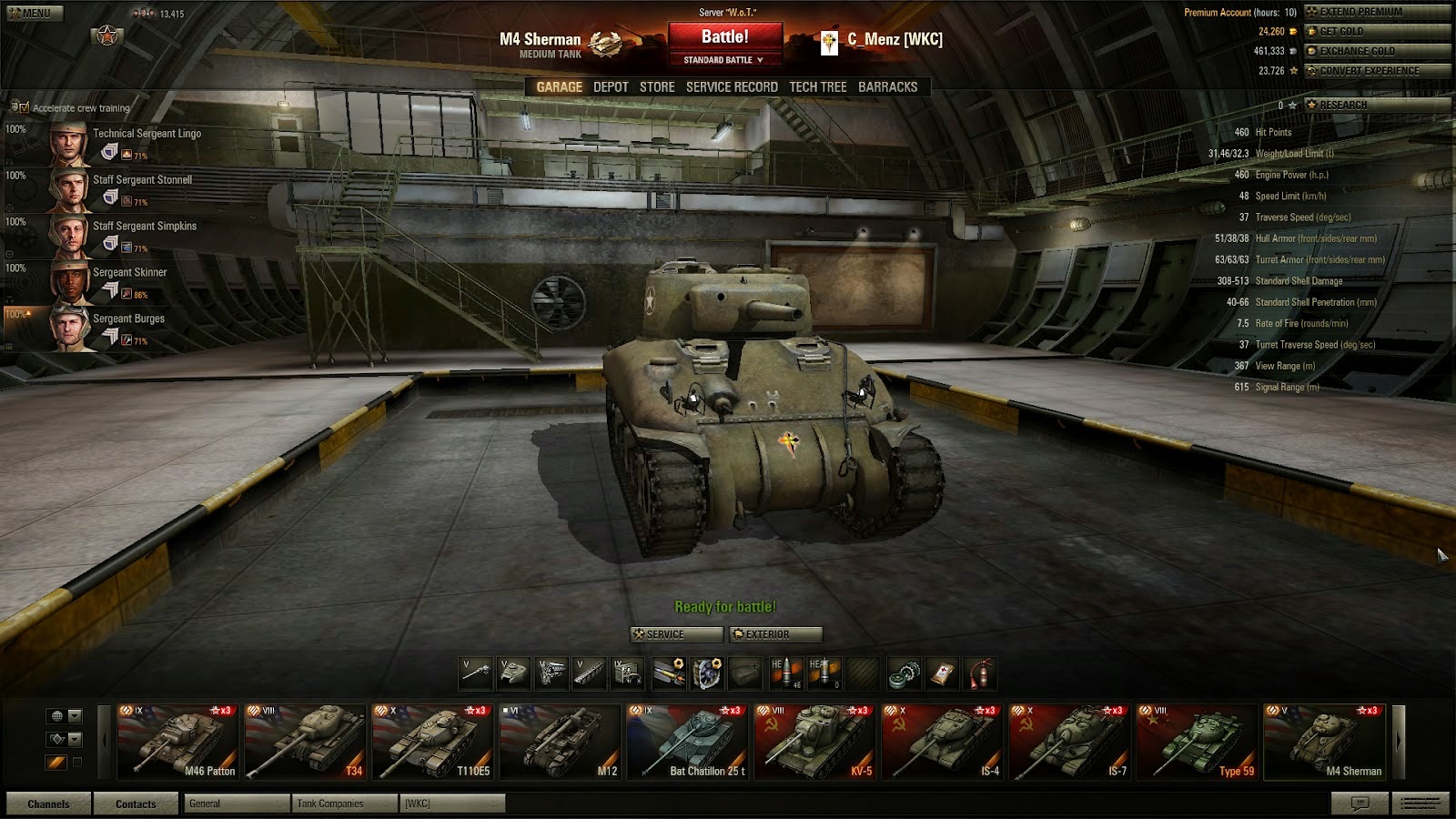The height and width of the screenshot is (819, 1456).
Task: Switch to the TECH TREE tab
Action: (x=819, y=86)
